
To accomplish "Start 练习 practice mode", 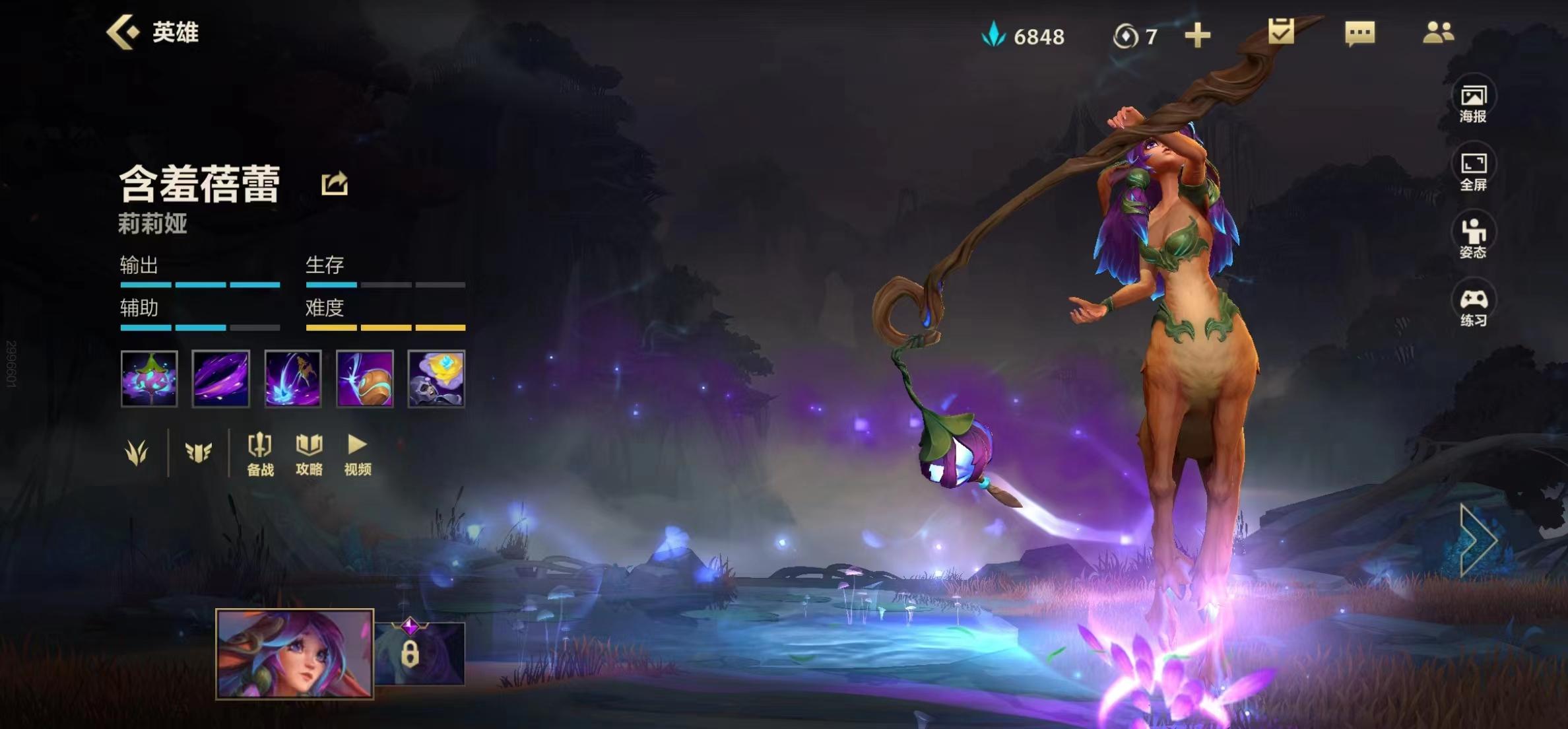I will [x=1473, y=307].
